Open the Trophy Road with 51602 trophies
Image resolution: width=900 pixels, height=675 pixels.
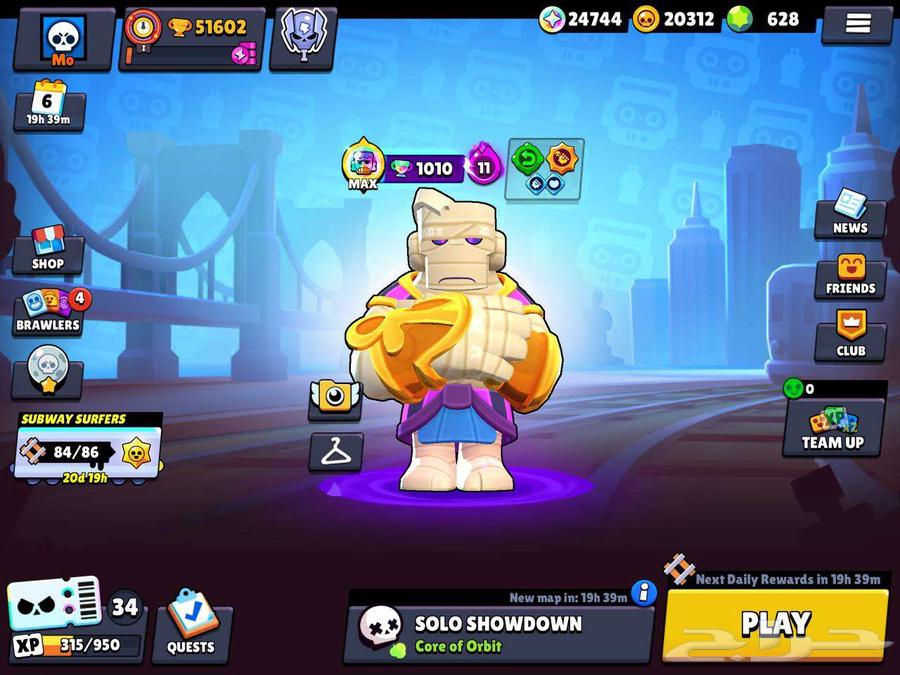[192, 39]
